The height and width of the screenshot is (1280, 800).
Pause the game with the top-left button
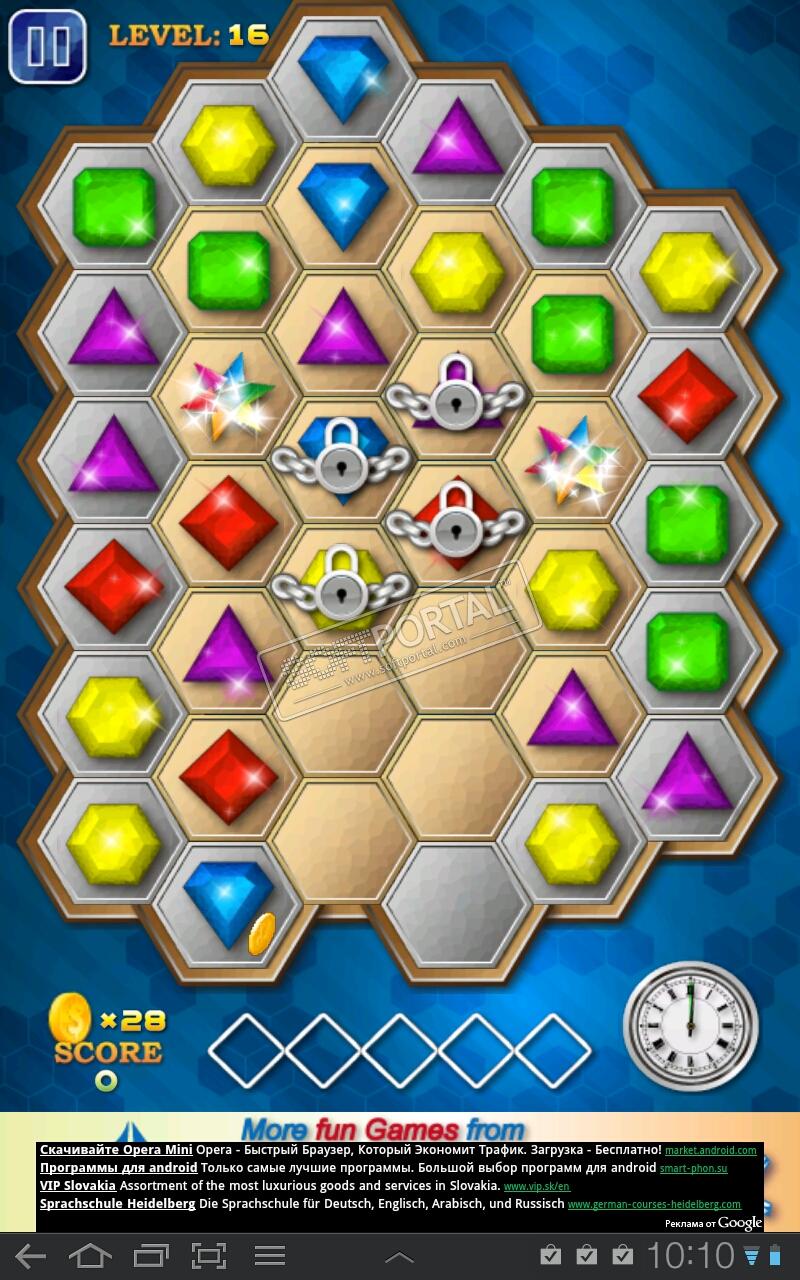pyautogui.click(x=47, y=45)
